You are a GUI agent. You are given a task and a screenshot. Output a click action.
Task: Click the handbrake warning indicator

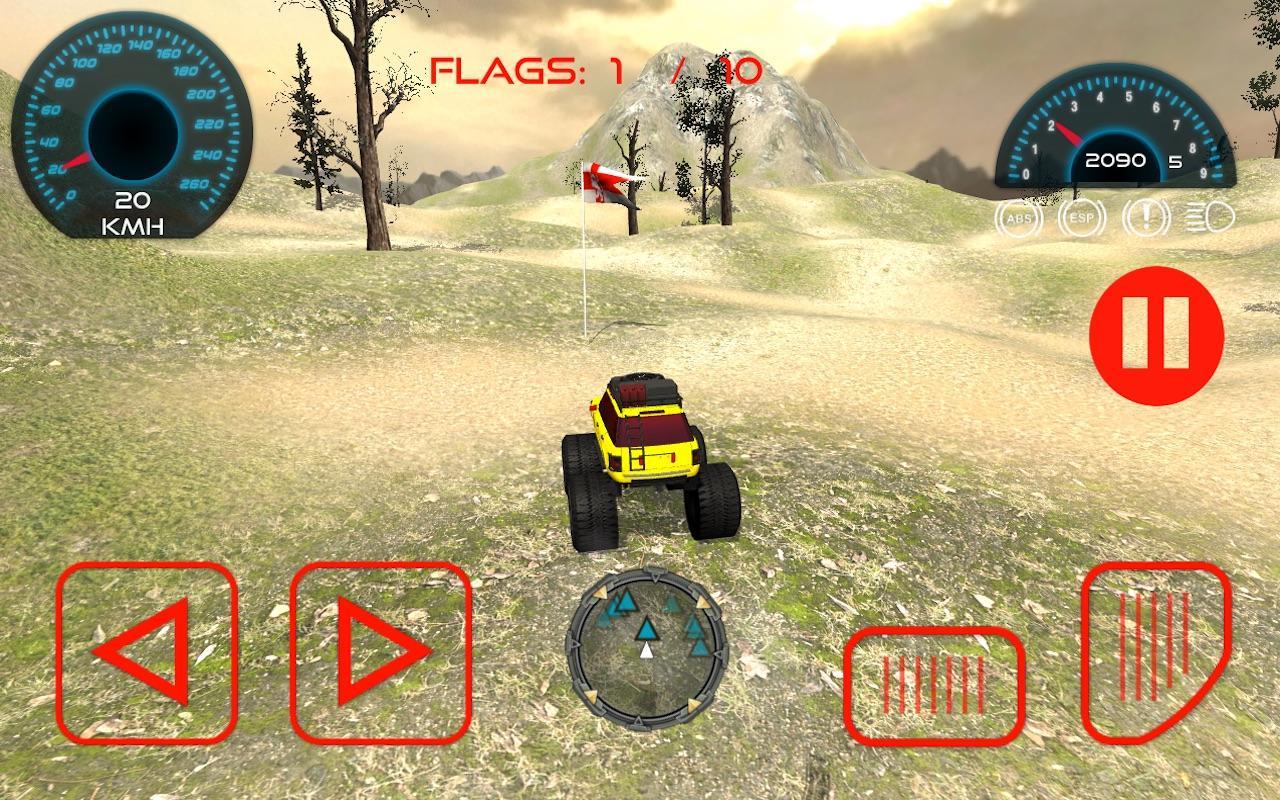(x=1146, y=216)
